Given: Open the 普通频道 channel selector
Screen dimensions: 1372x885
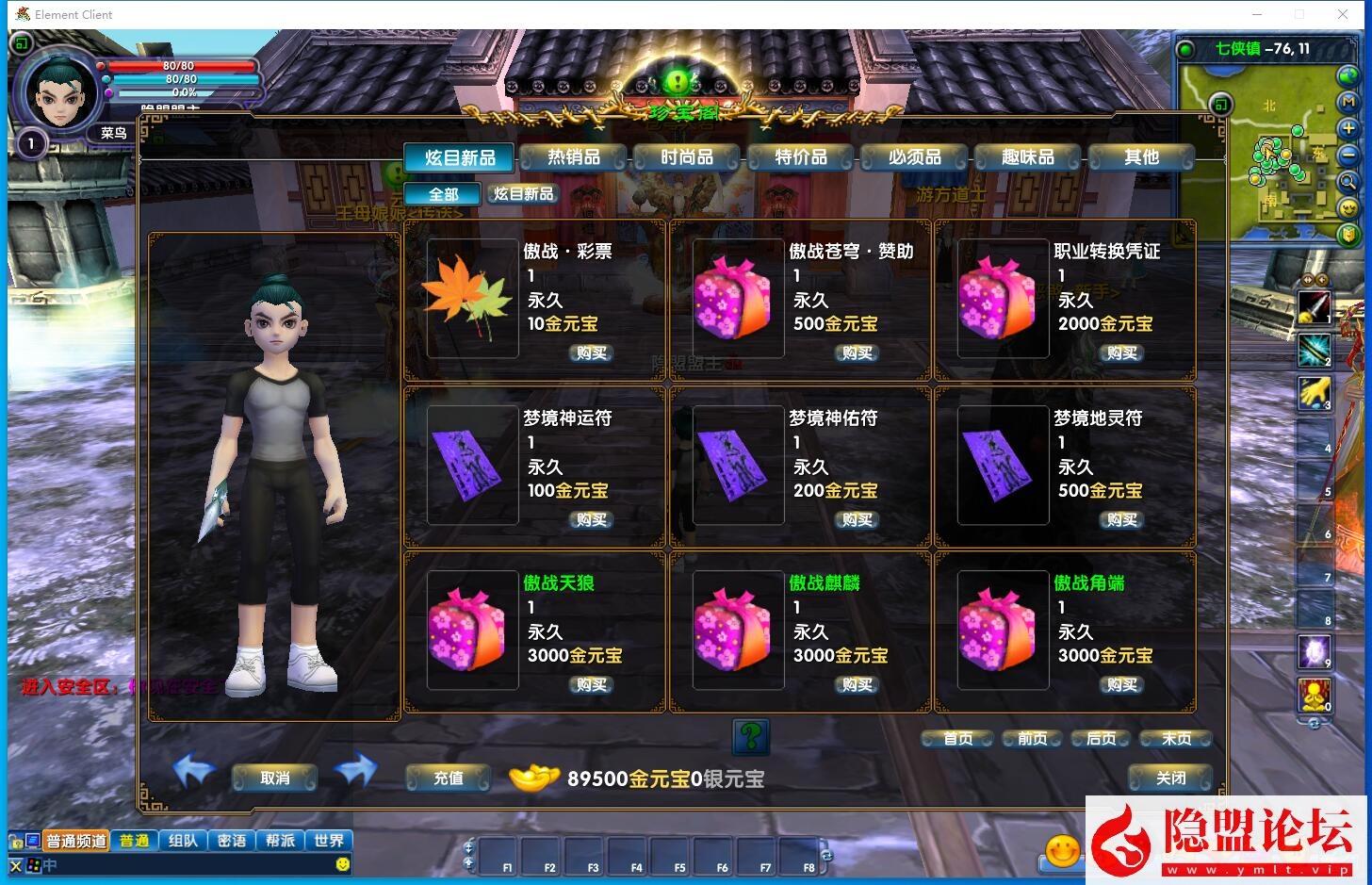Looking at the screenshot, I should (x=76, y=840).
